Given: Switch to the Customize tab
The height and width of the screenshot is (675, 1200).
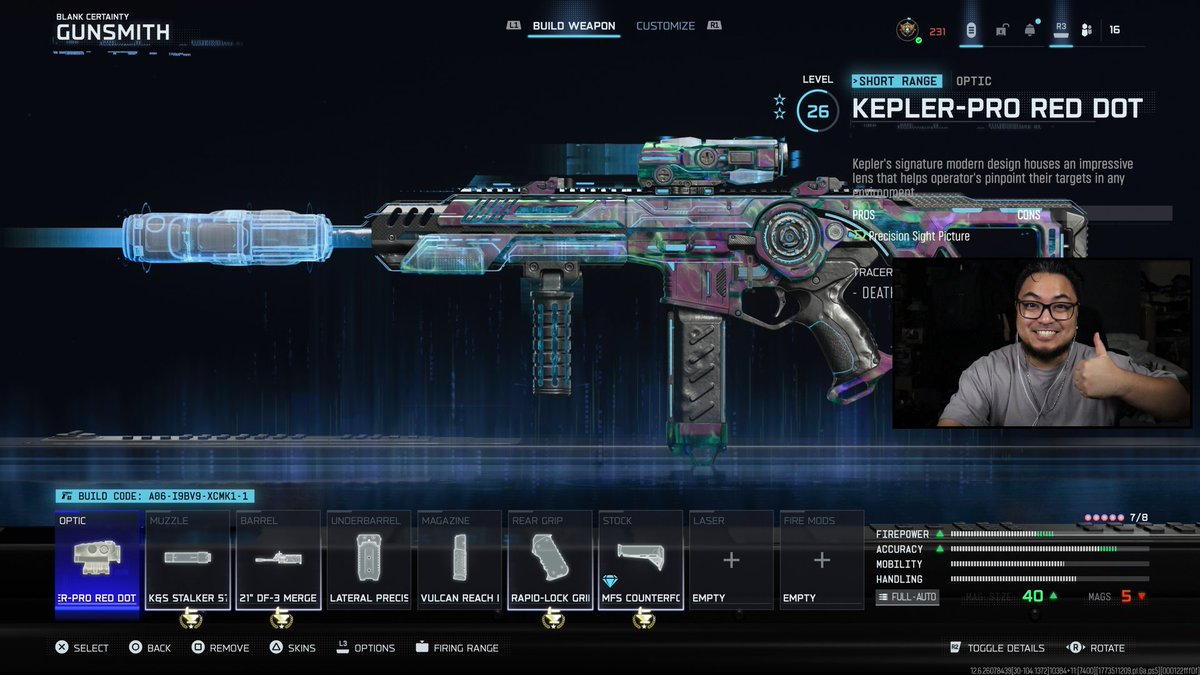Looking at the screenshot, I should (665, 26).
